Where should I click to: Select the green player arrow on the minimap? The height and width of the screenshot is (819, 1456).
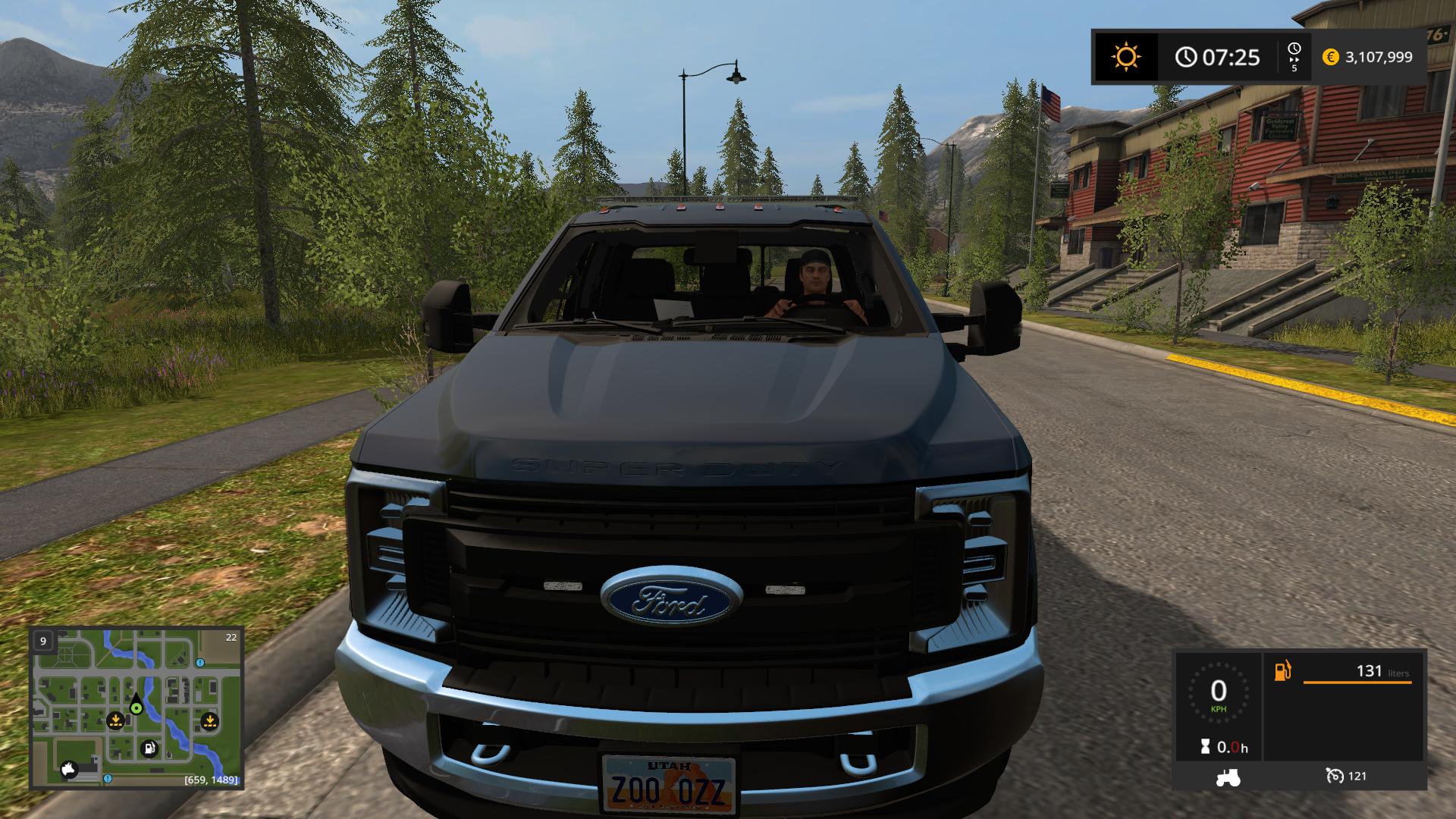(136, 705)
